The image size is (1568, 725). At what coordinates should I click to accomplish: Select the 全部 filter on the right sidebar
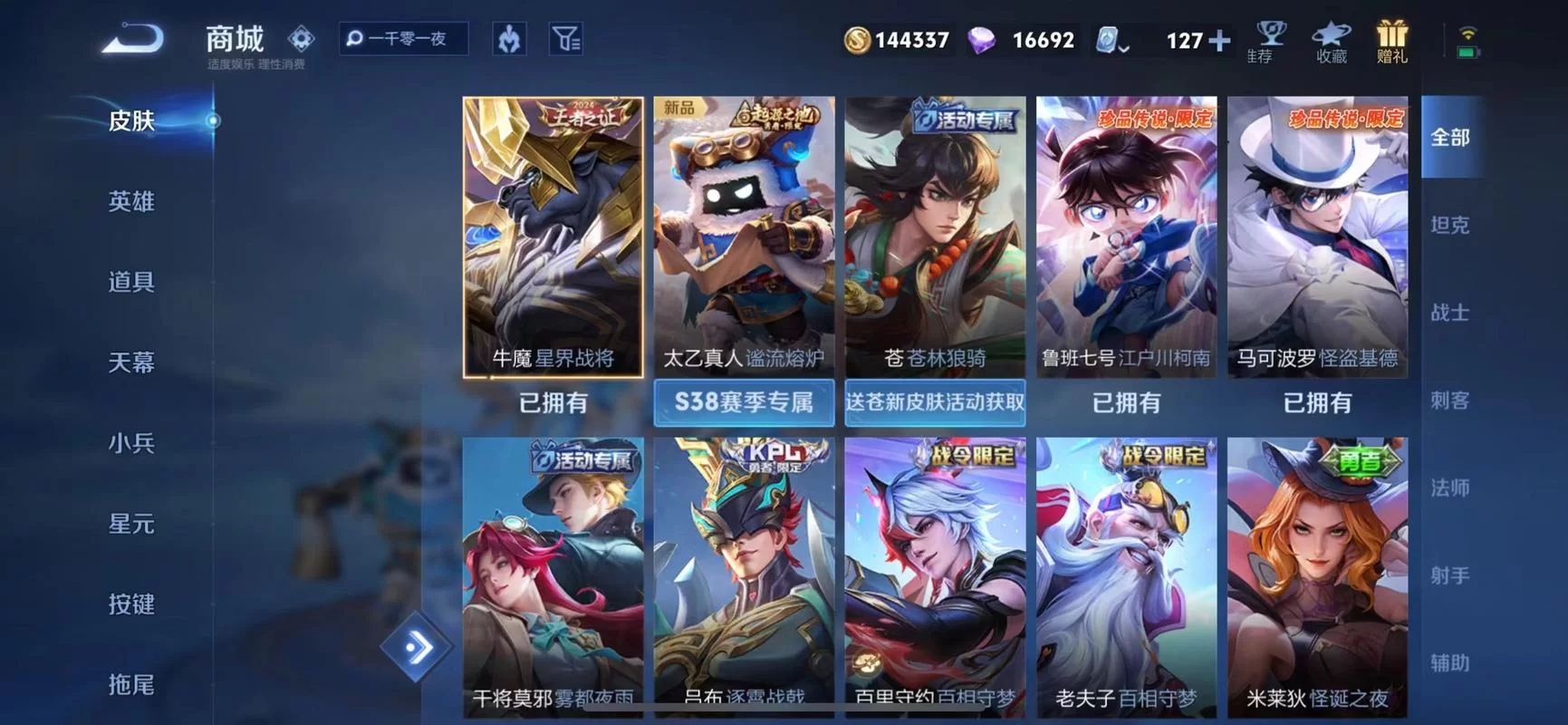(x=1450, y=137)
